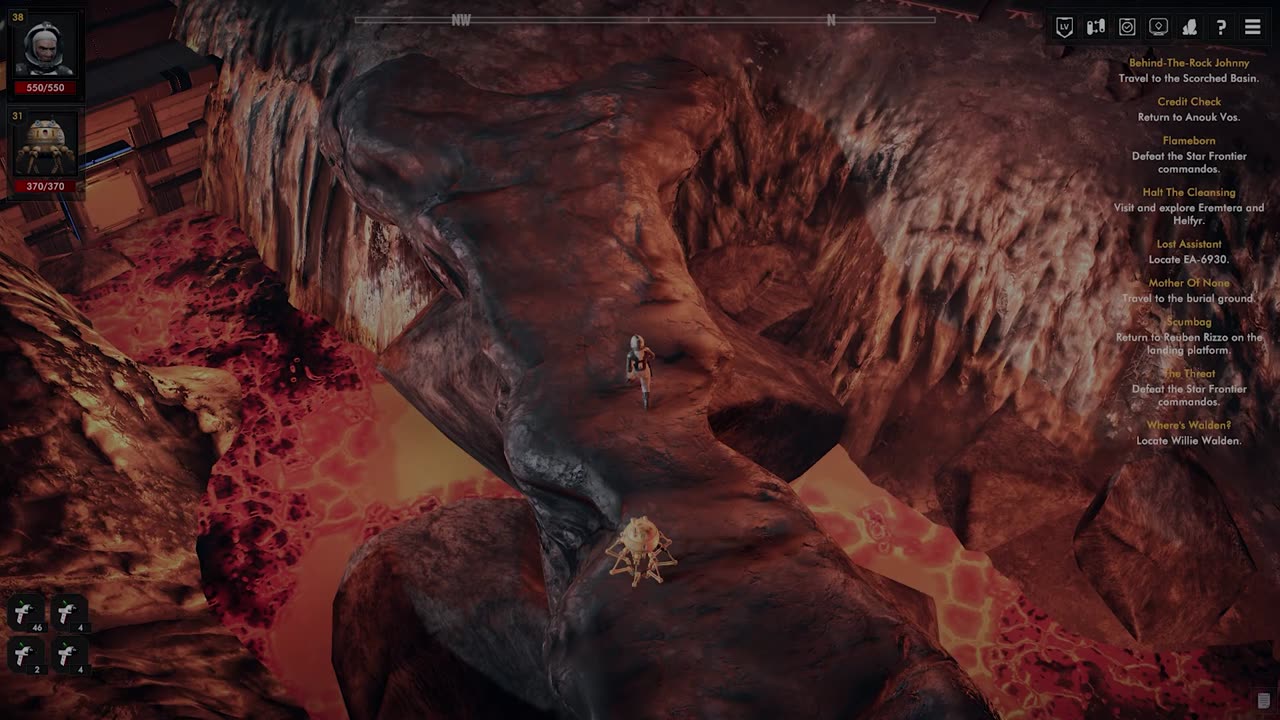The width and height of the screenshot is (1280, 720).
Task: Open the hamburger main menu
Action: tap(1252, 27)
